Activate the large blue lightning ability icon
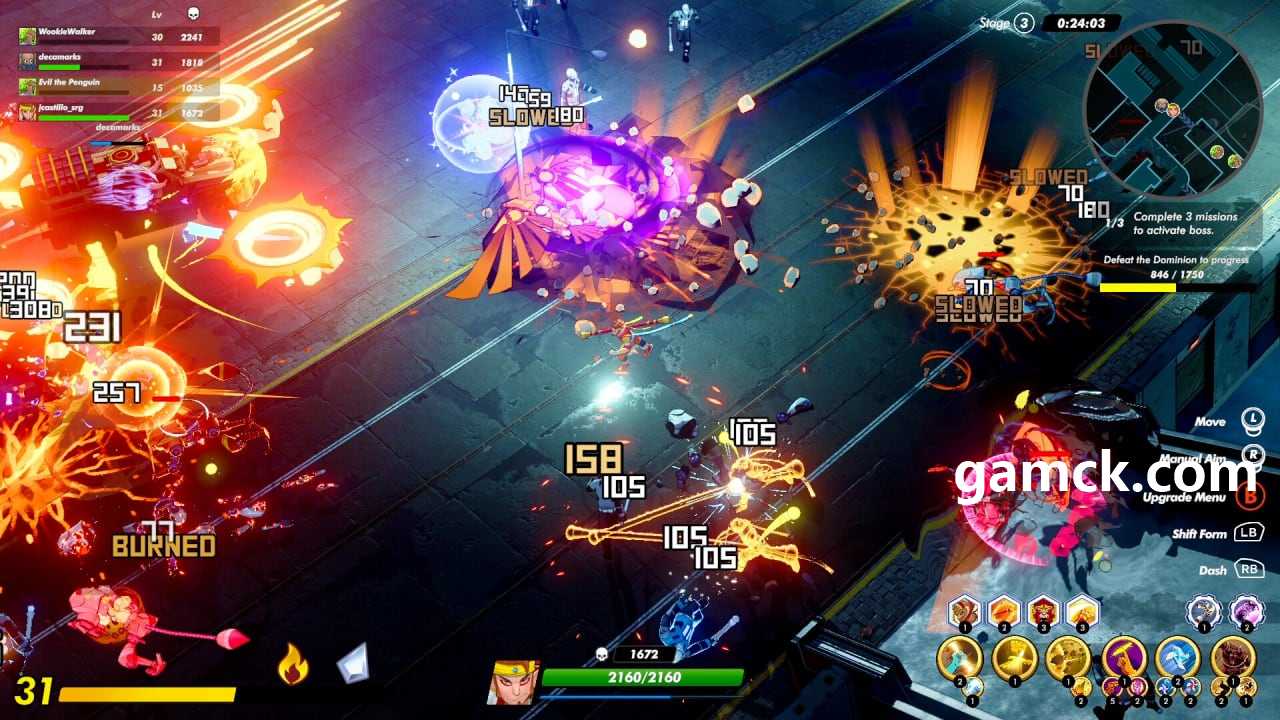 (x=1177, y=657)
